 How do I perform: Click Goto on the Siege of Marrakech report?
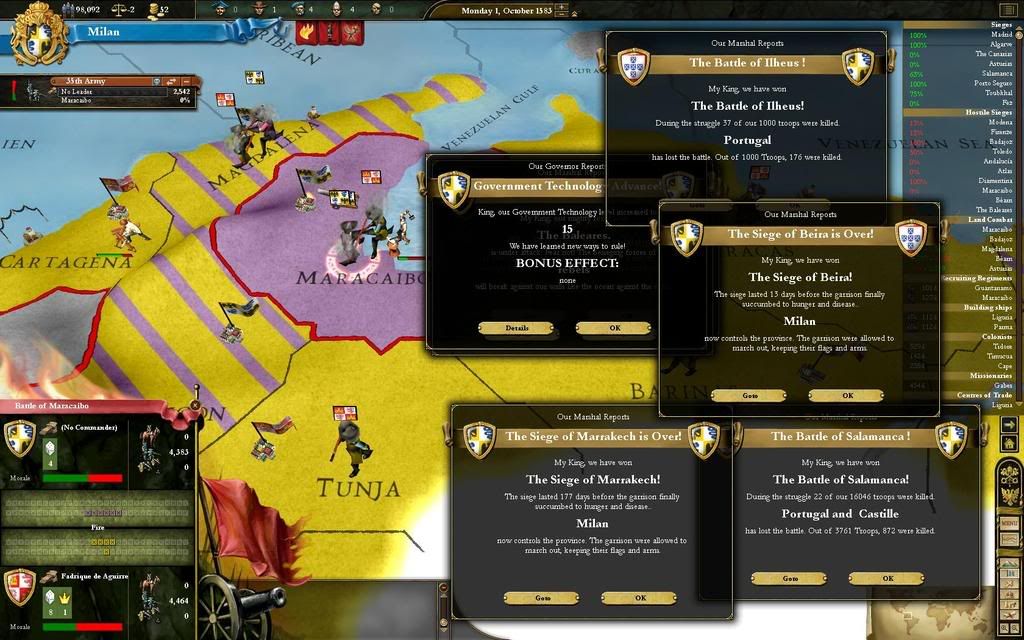[542, 598]
